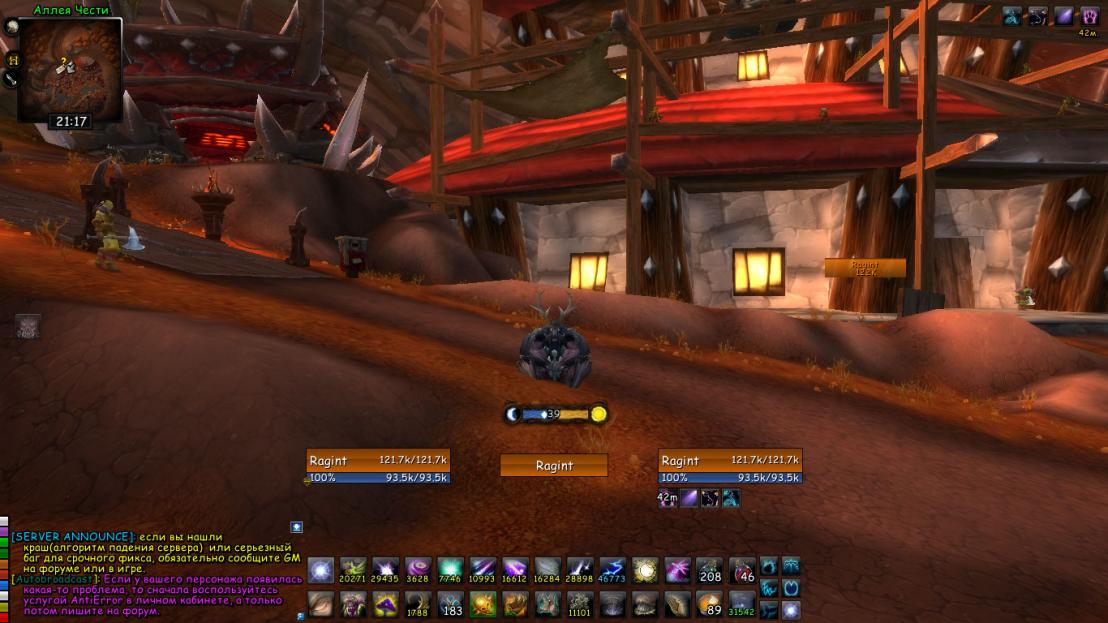This screenshot has height=623, width=1108.
Task: Cast the green glow spell showing 7746
Action: click(450, 570)
